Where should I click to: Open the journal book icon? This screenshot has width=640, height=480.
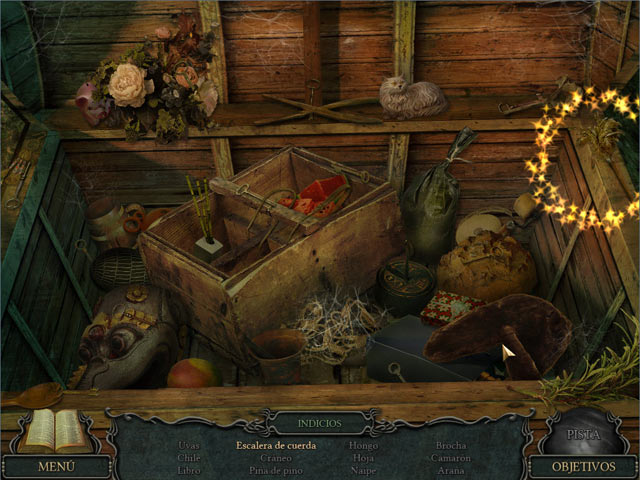(x=56, y=429)
